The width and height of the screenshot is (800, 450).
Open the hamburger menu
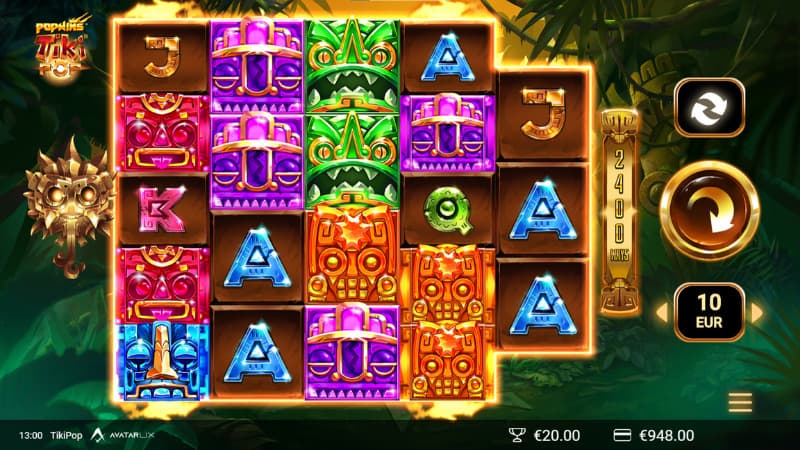point(740,402)
